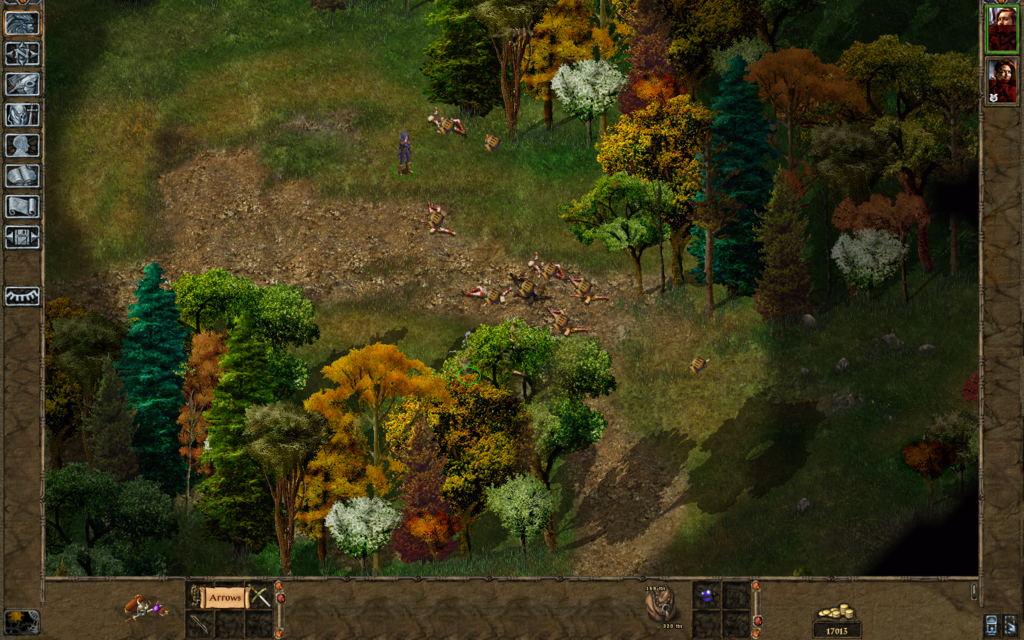
Task: Select the top red-hooded character portrait
Action: 1002,29
